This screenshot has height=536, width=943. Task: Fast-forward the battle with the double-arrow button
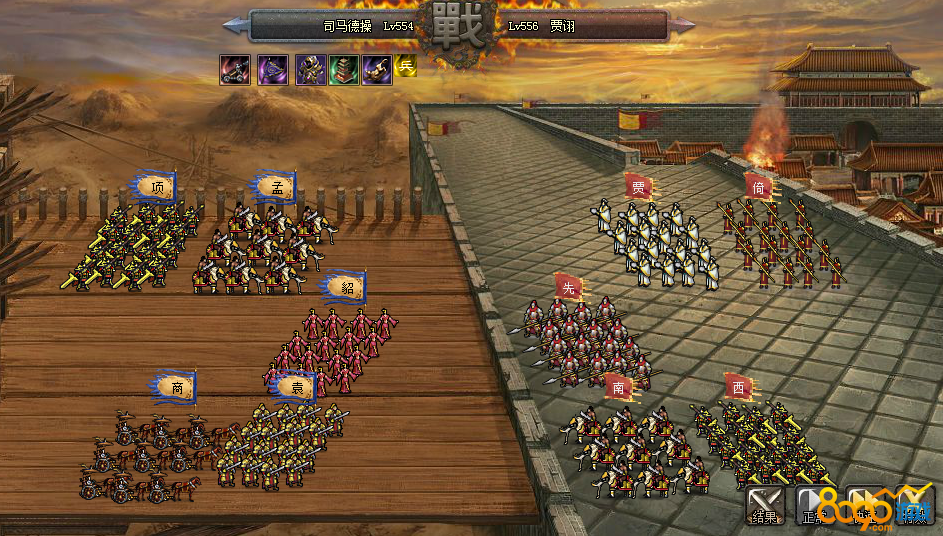[864, 503]
